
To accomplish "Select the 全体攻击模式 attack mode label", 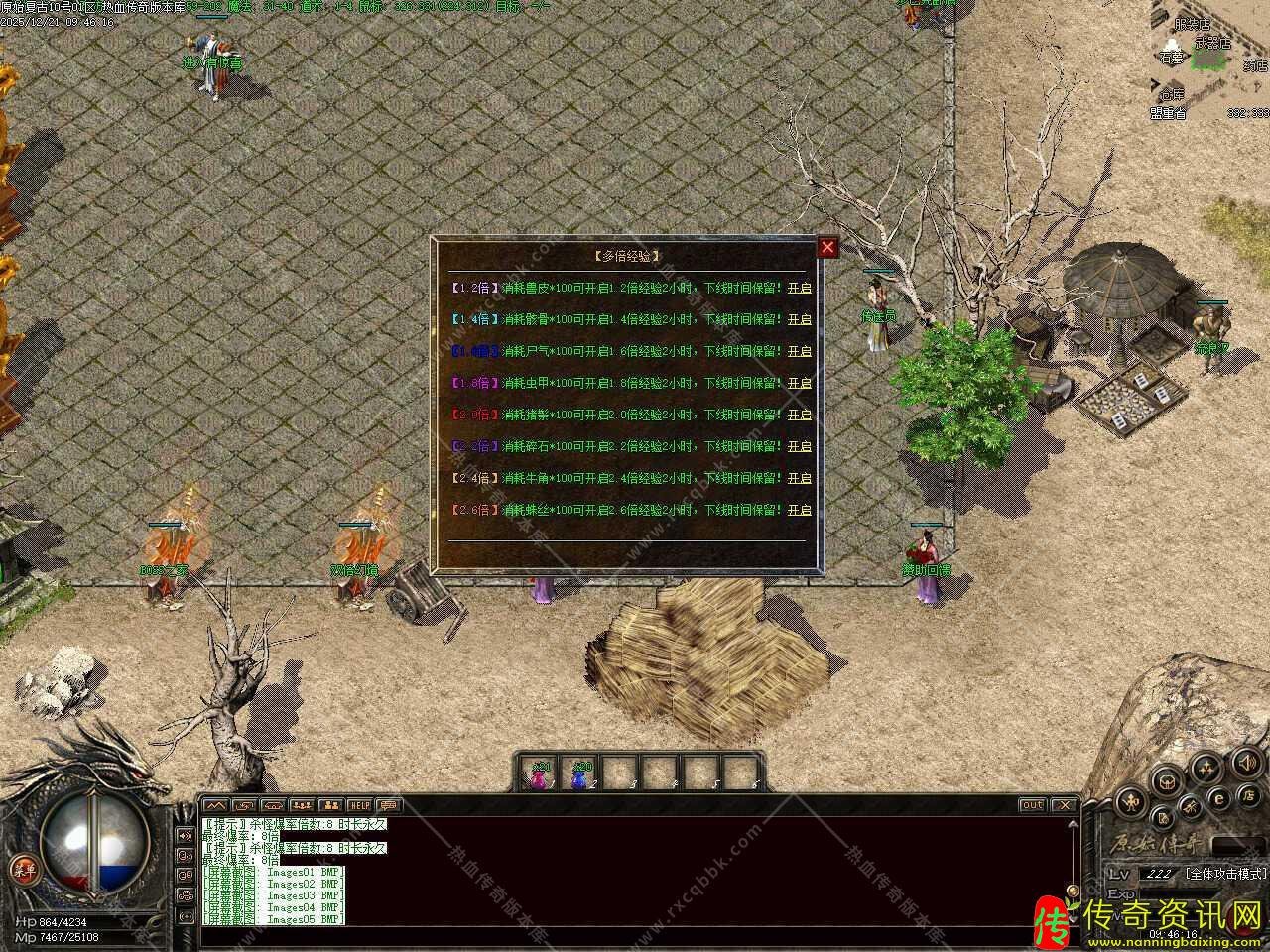I will [x=1225, y=874].
